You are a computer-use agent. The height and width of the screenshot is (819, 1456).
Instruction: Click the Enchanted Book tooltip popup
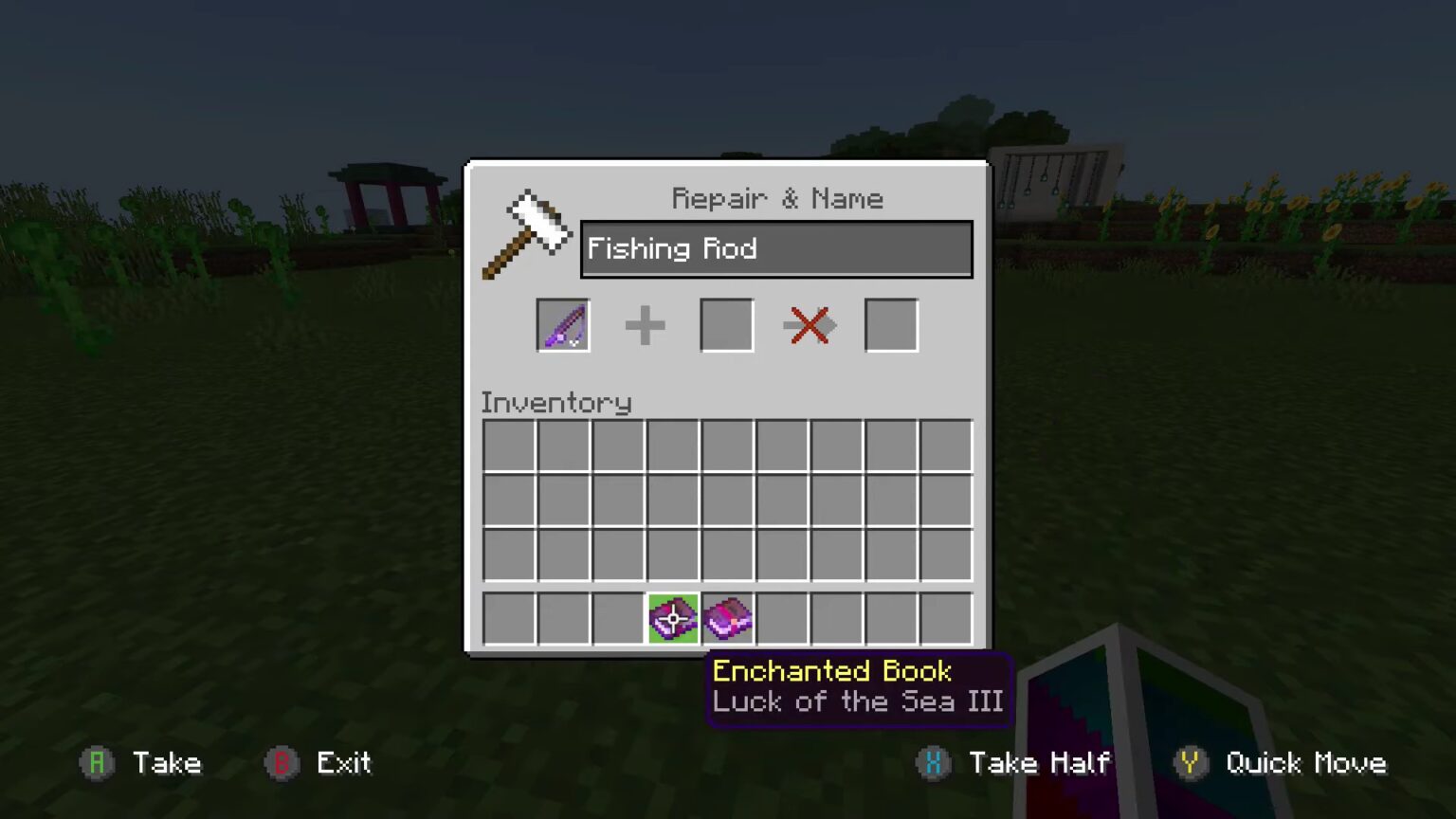[x=858, y=687]
